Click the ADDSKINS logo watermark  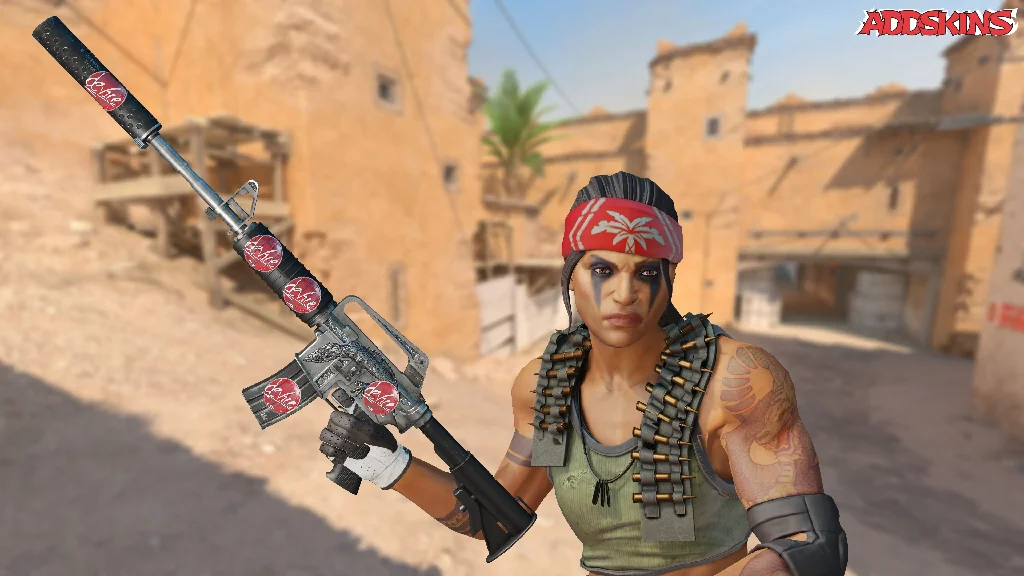pos(936,23)
